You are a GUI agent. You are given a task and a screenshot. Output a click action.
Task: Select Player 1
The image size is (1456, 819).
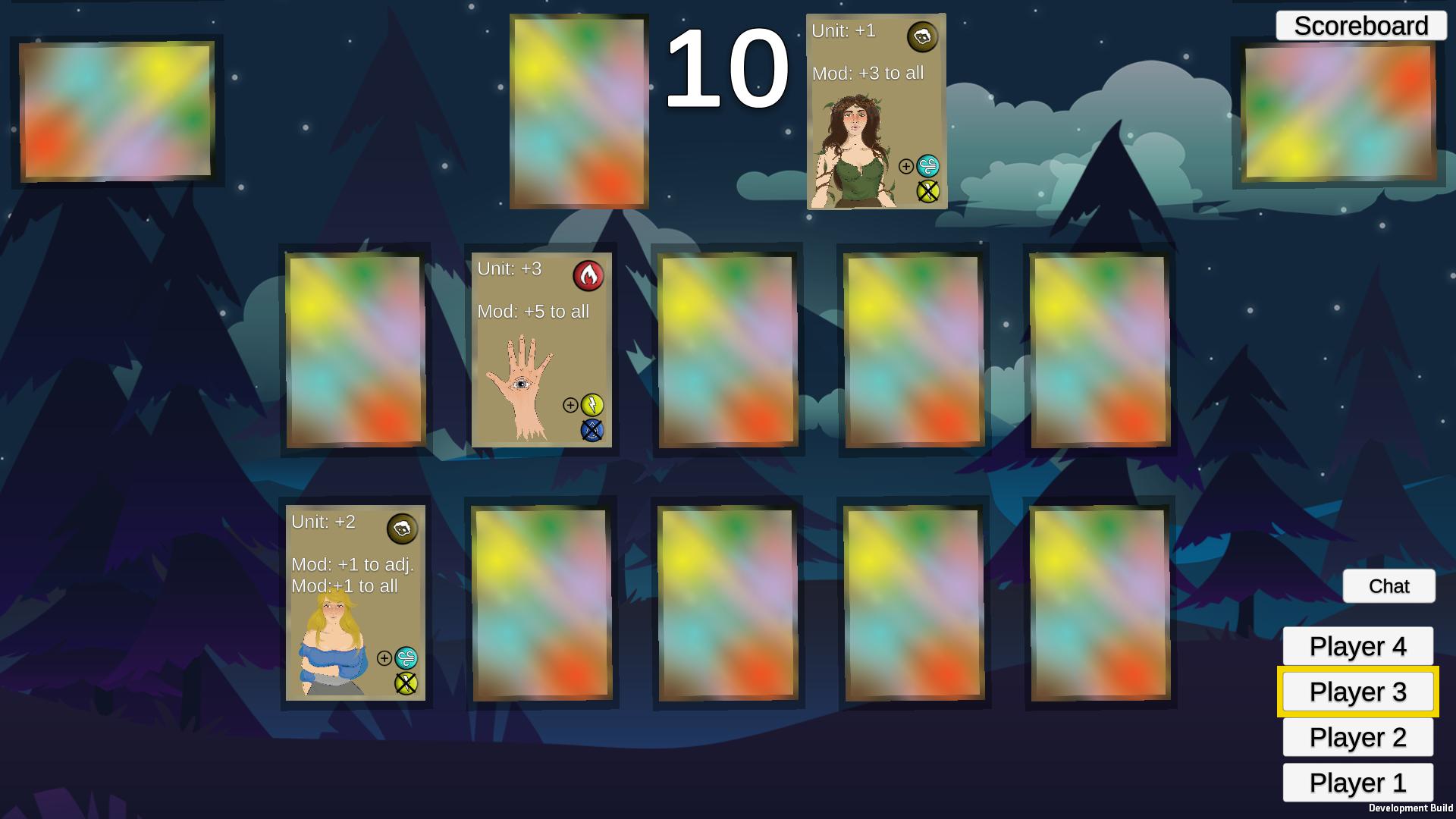[x=1357, y=783]
